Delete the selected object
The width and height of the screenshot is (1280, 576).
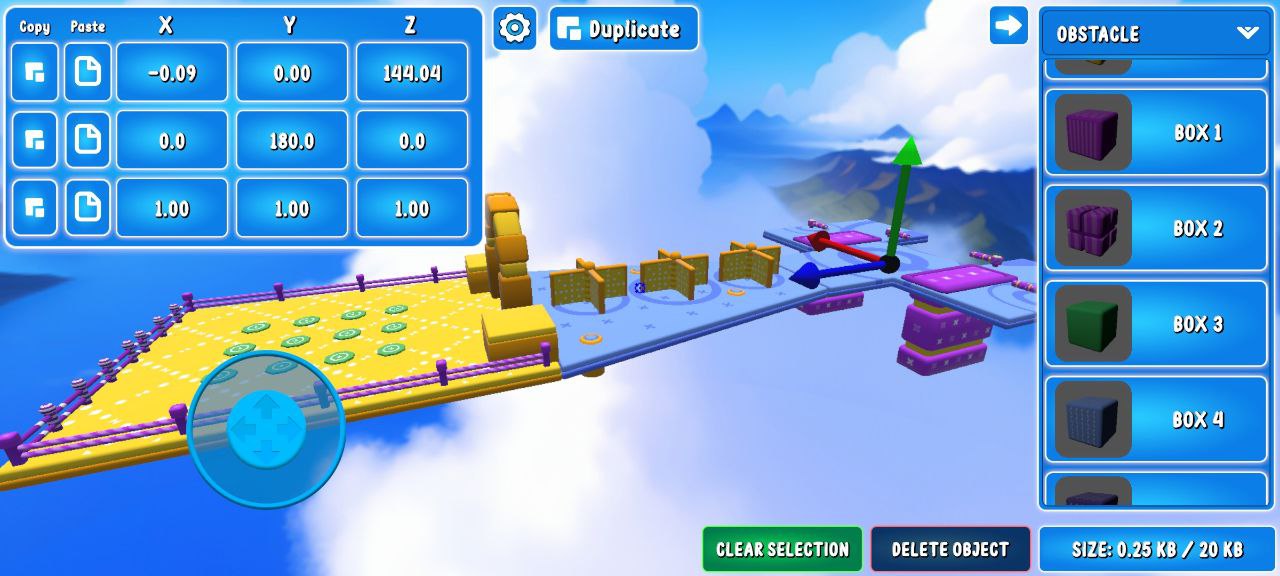click(950, 549)
